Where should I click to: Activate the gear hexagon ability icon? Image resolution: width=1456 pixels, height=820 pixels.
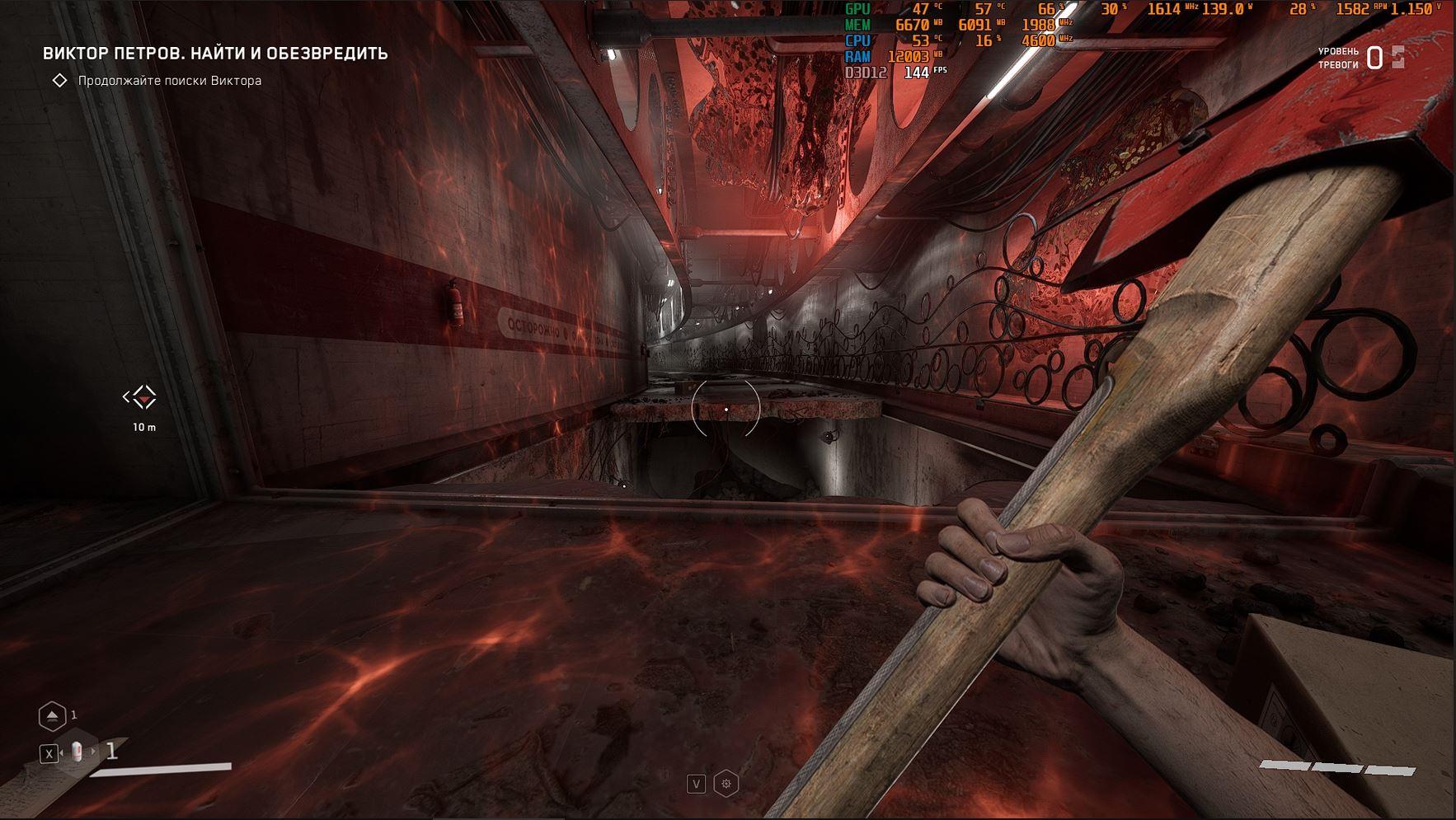726,784
